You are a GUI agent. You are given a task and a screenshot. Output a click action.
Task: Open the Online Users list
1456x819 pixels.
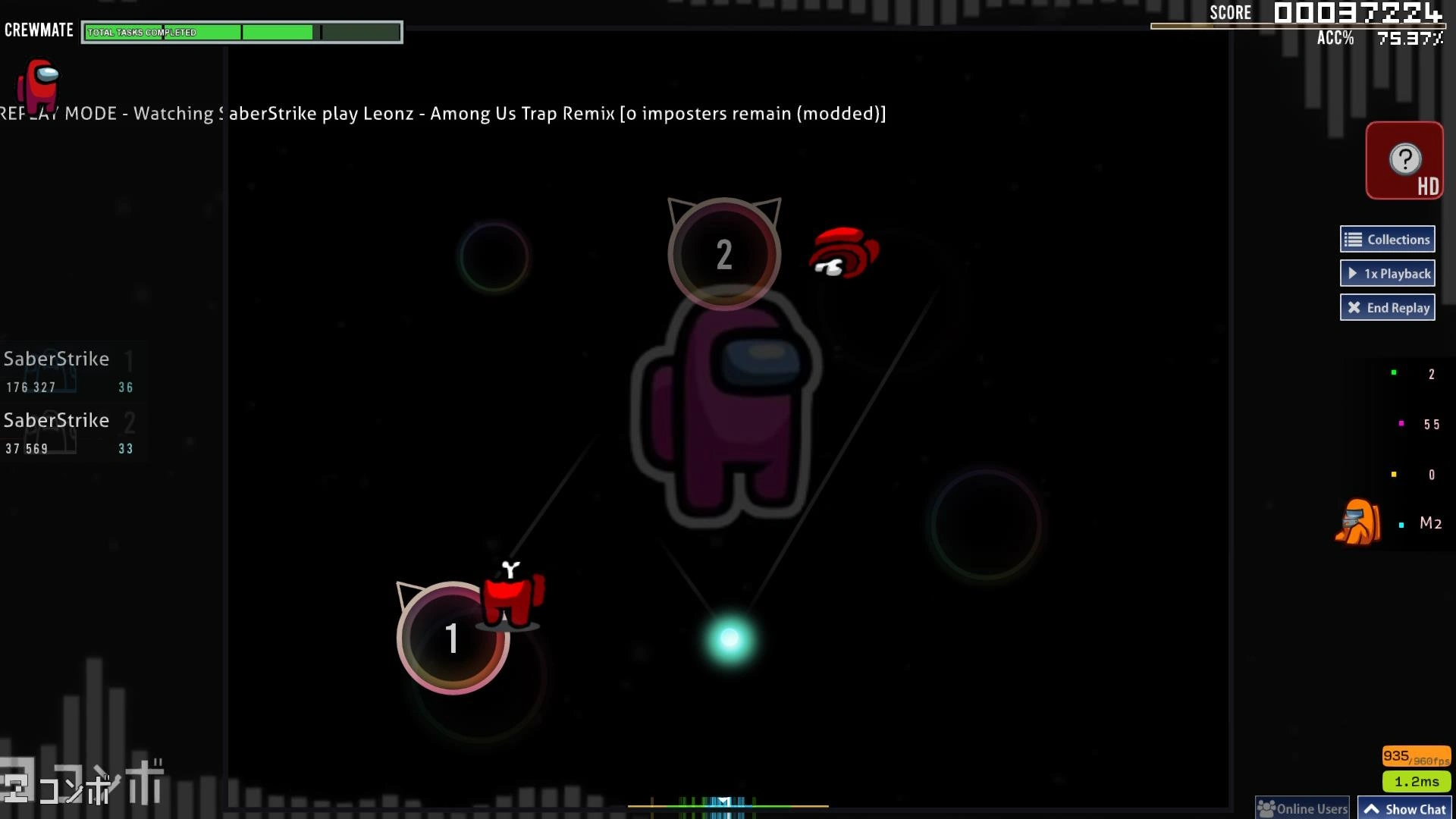click(1302, 808)
